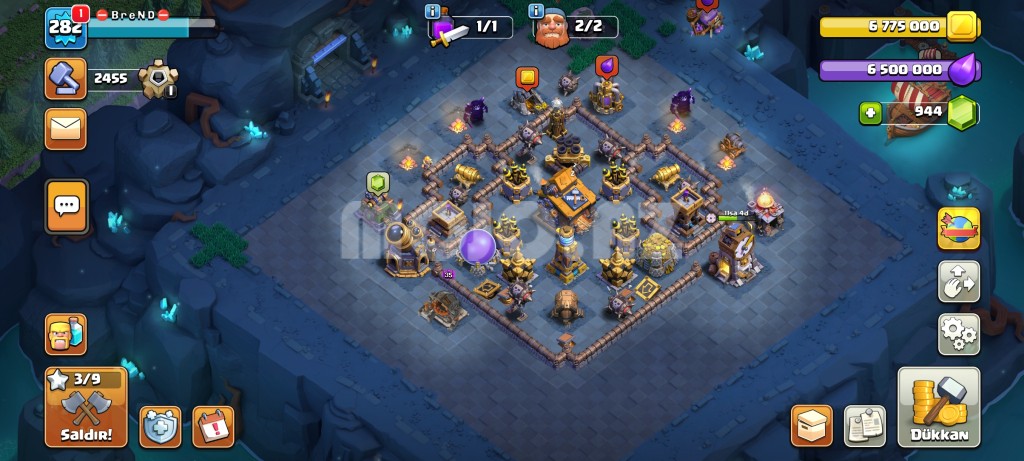Tap the Saldır! attack button
Screen dimensions: 1024x461
click(x=85, y=407)
